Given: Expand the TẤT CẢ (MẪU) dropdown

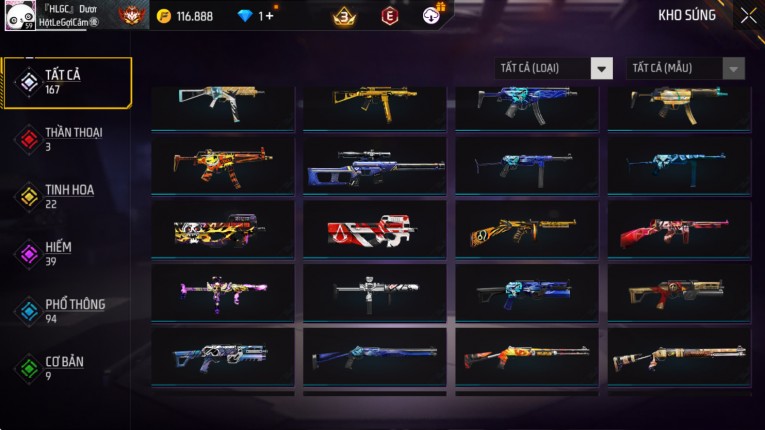Looking at the screenshot, I should (x=685, y=68).
